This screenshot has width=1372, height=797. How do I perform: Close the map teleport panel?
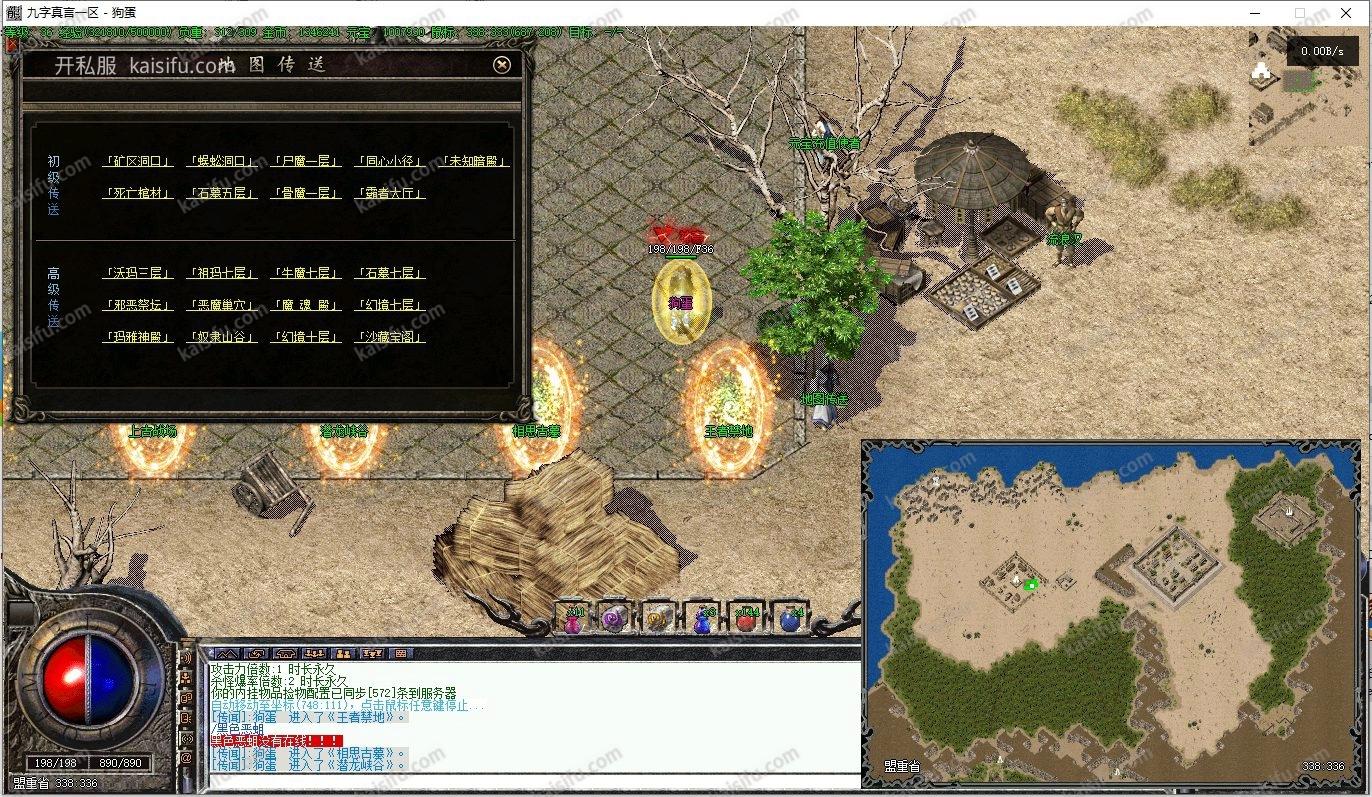point(502,64)
